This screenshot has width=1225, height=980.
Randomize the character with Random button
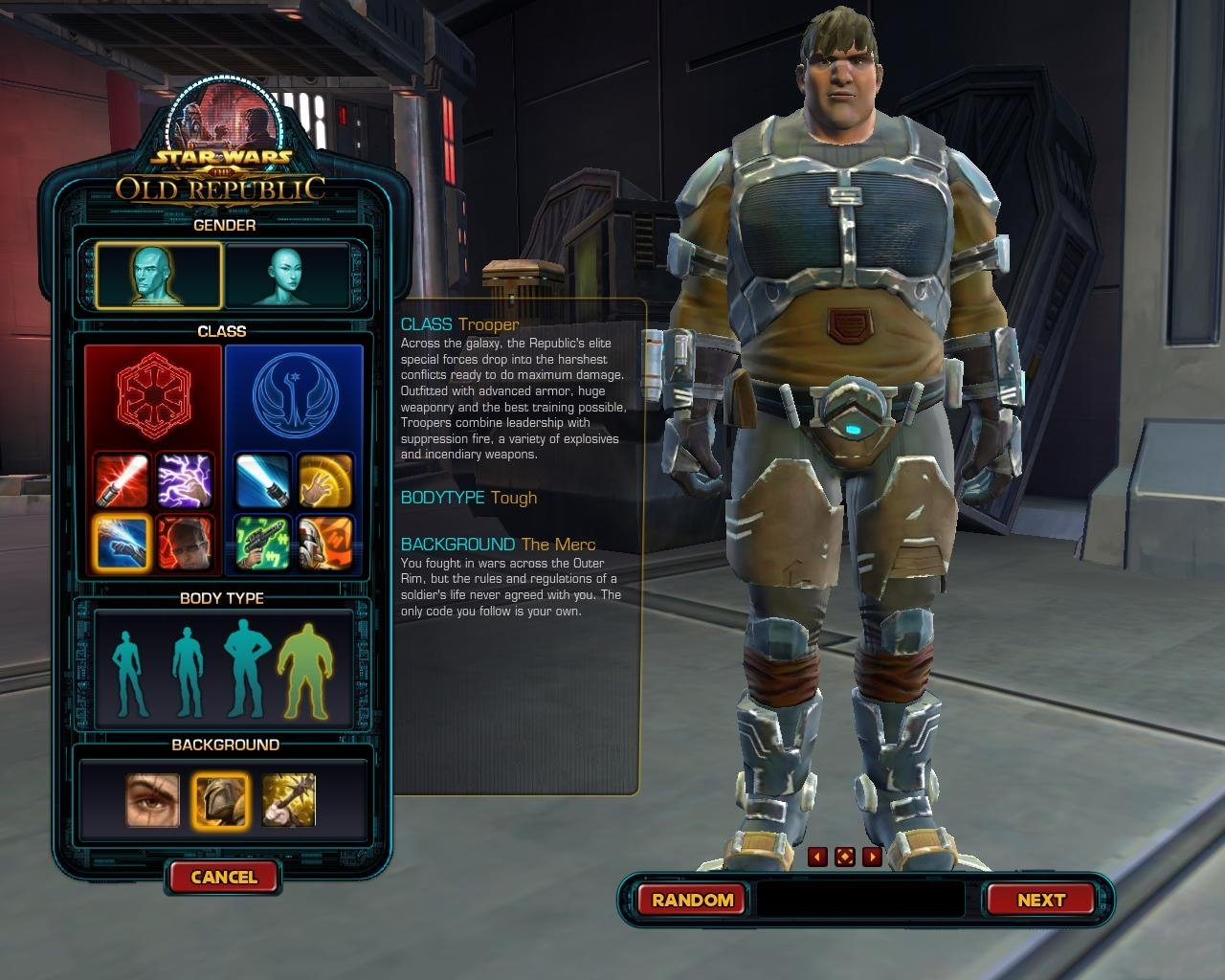coord(692,900)
